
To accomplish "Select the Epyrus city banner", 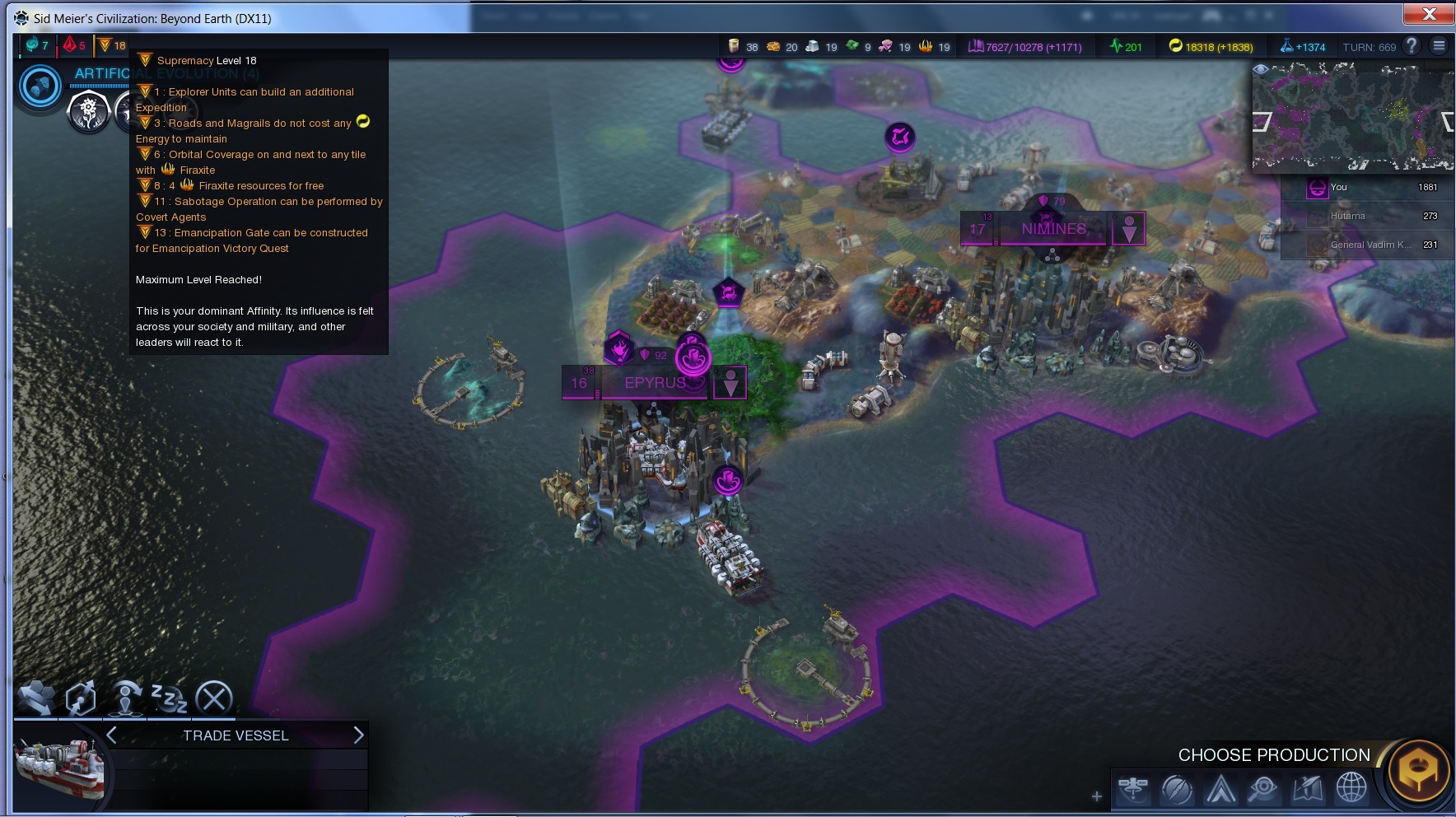I will click(654, 383).
